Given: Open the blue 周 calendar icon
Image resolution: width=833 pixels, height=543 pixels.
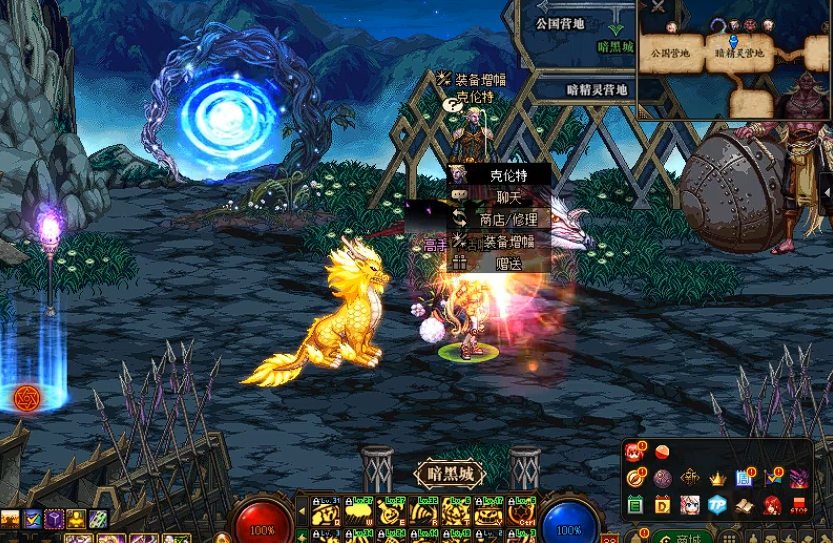Looking at the screenshot, I should point(744,479).
